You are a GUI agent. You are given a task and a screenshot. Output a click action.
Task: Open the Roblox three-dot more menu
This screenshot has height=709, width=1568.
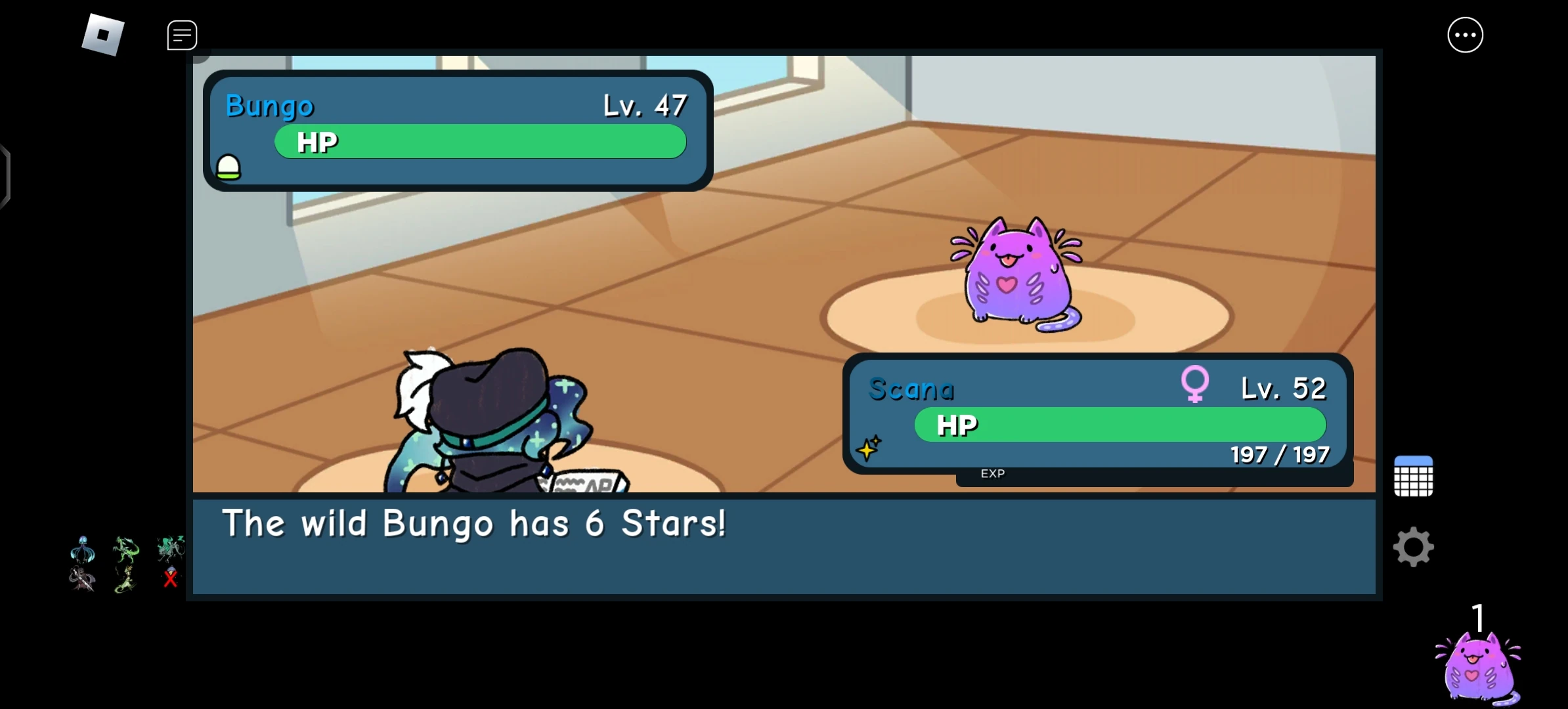[1465, 34]
